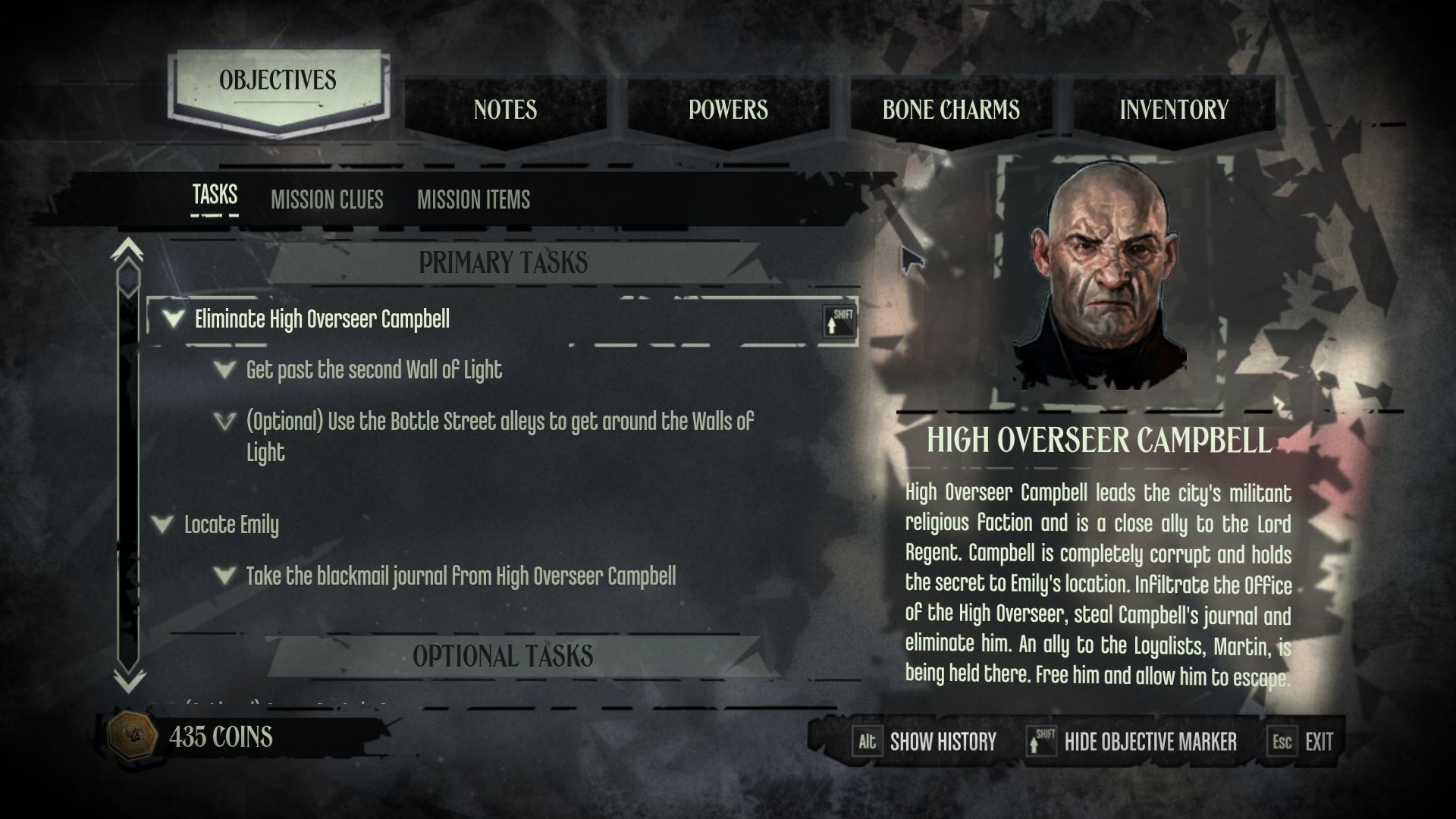
Task: Choose the blackmail journal subtask
Action: (x=460, y=576)
